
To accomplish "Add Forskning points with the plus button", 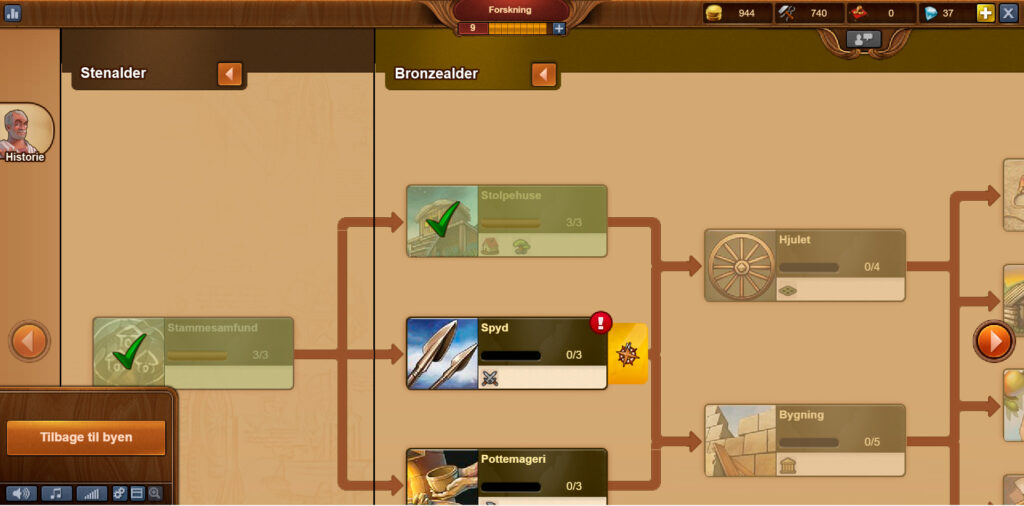I will 559,29.
